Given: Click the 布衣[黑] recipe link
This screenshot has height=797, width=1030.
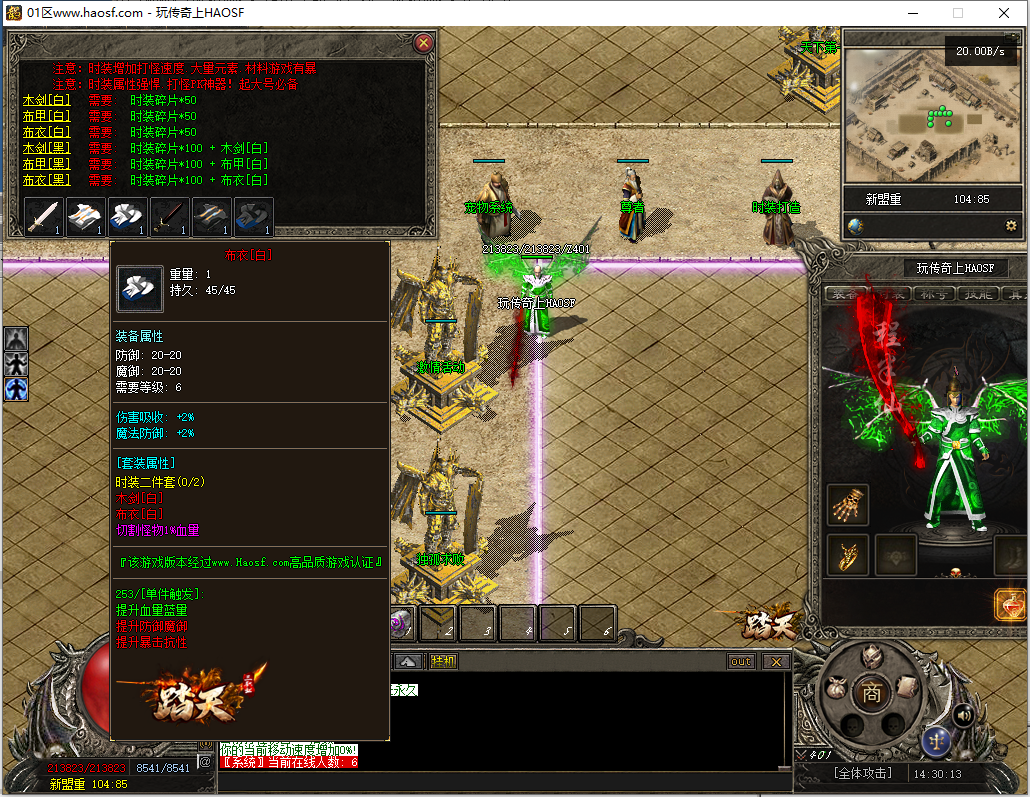Looking at the screenshot, I should [x=47, y=180].
